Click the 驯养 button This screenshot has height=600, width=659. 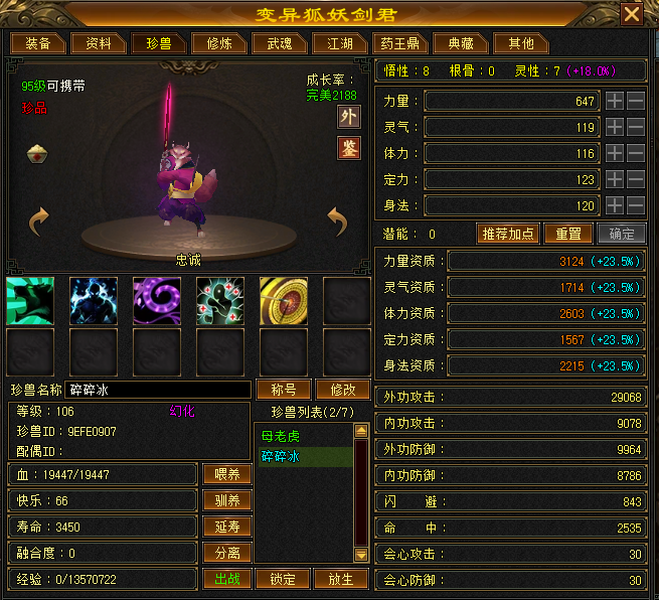tap(227, 500)
